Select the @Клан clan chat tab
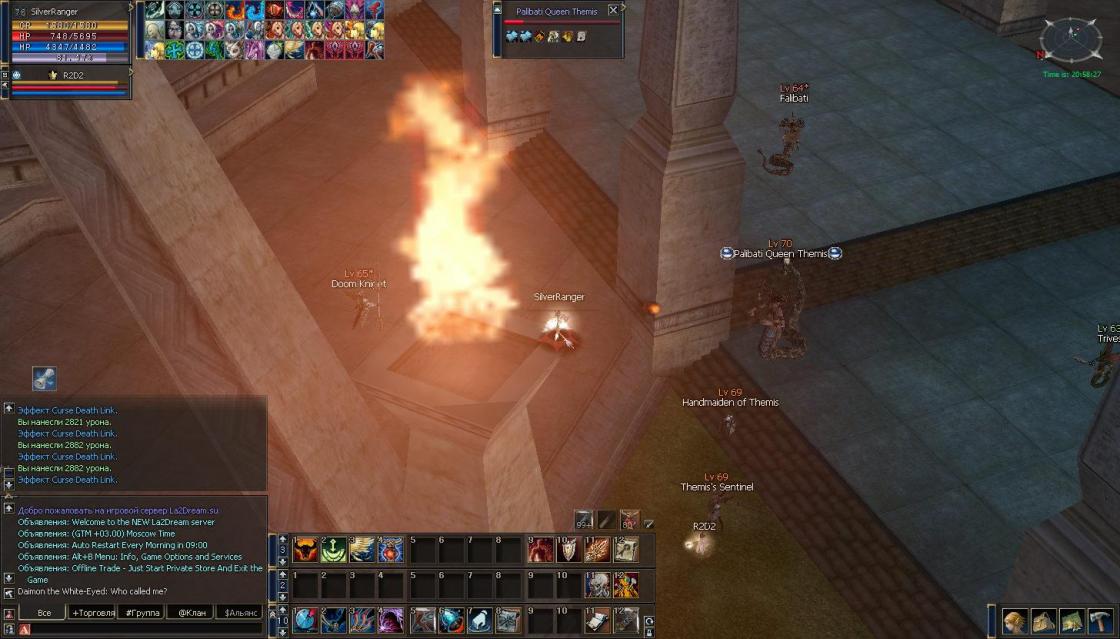The image size is (1120, 639). click(190, 612)
